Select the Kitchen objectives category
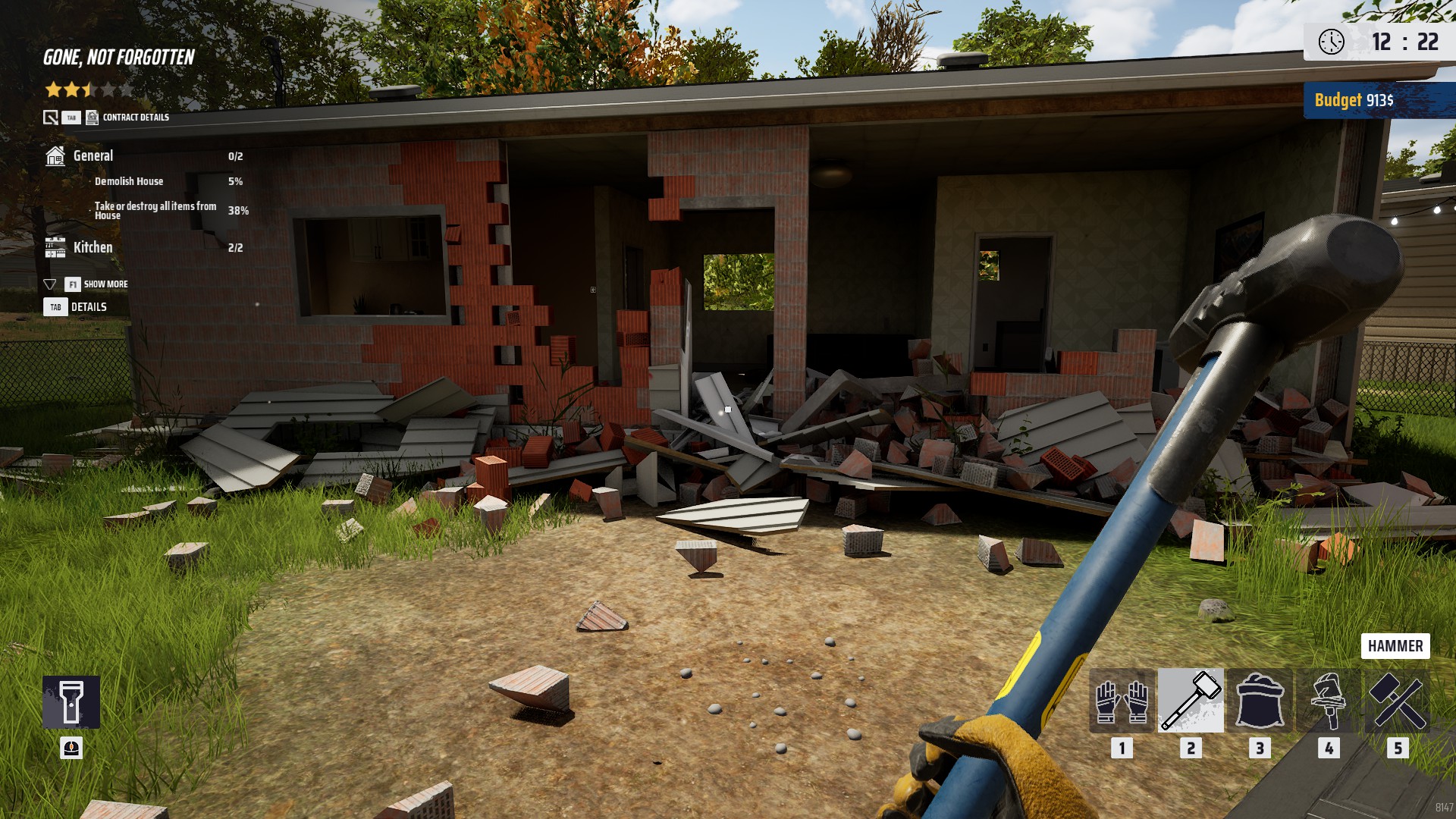This screenshot has width=1456, height=819. tap(93, 248)
